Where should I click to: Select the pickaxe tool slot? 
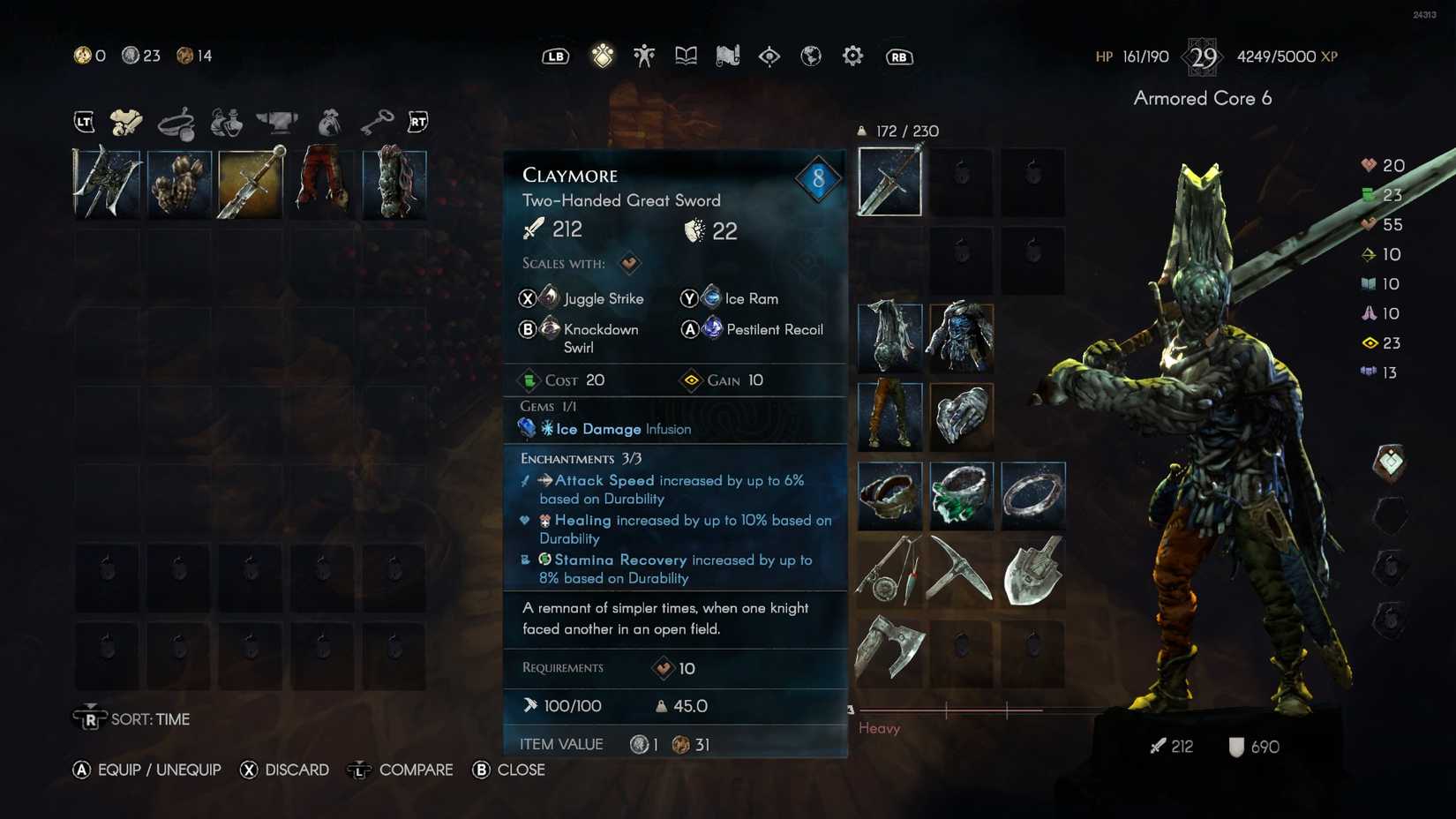(x=961, y=572)
